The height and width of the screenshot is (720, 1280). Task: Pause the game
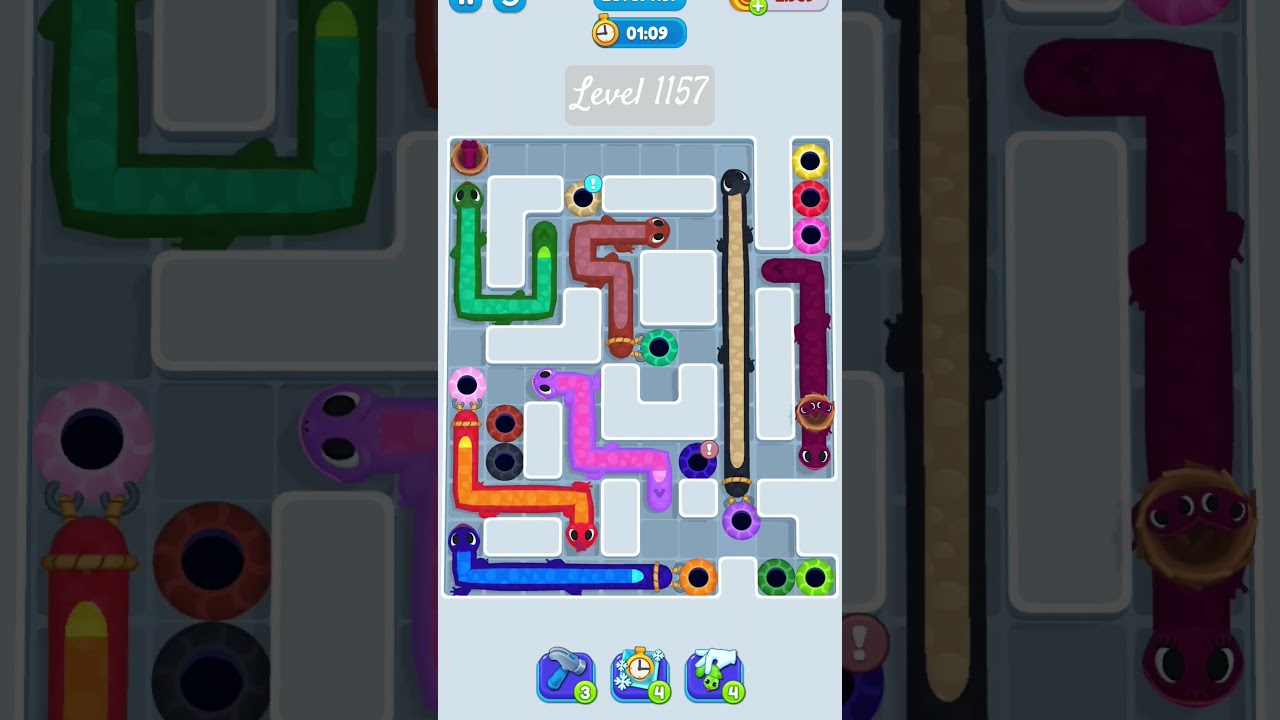(466, 4)
